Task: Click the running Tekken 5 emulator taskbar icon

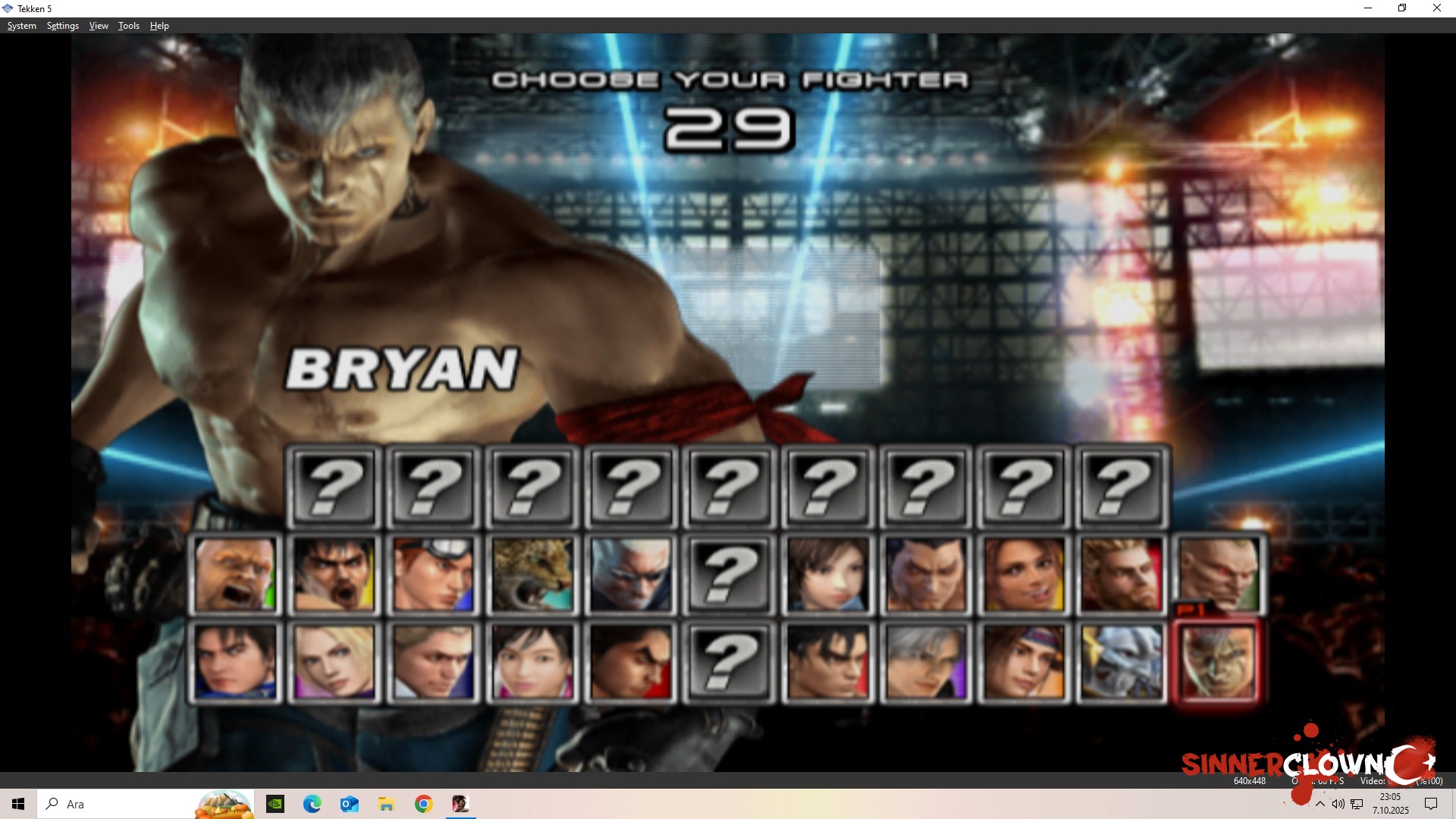Action: (x=460, y=803)
